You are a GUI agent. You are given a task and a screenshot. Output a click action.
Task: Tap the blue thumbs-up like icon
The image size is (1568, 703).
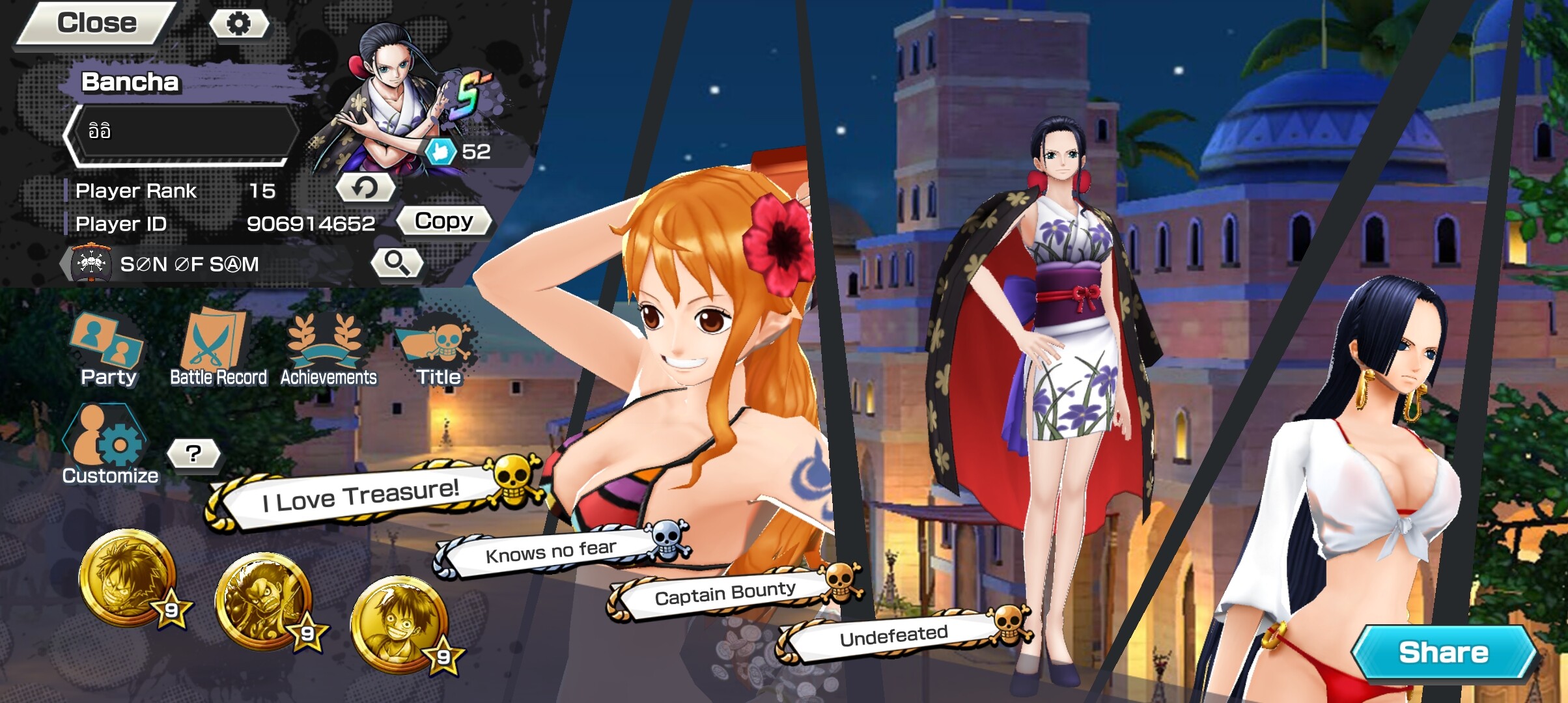[x=440, y=152]
